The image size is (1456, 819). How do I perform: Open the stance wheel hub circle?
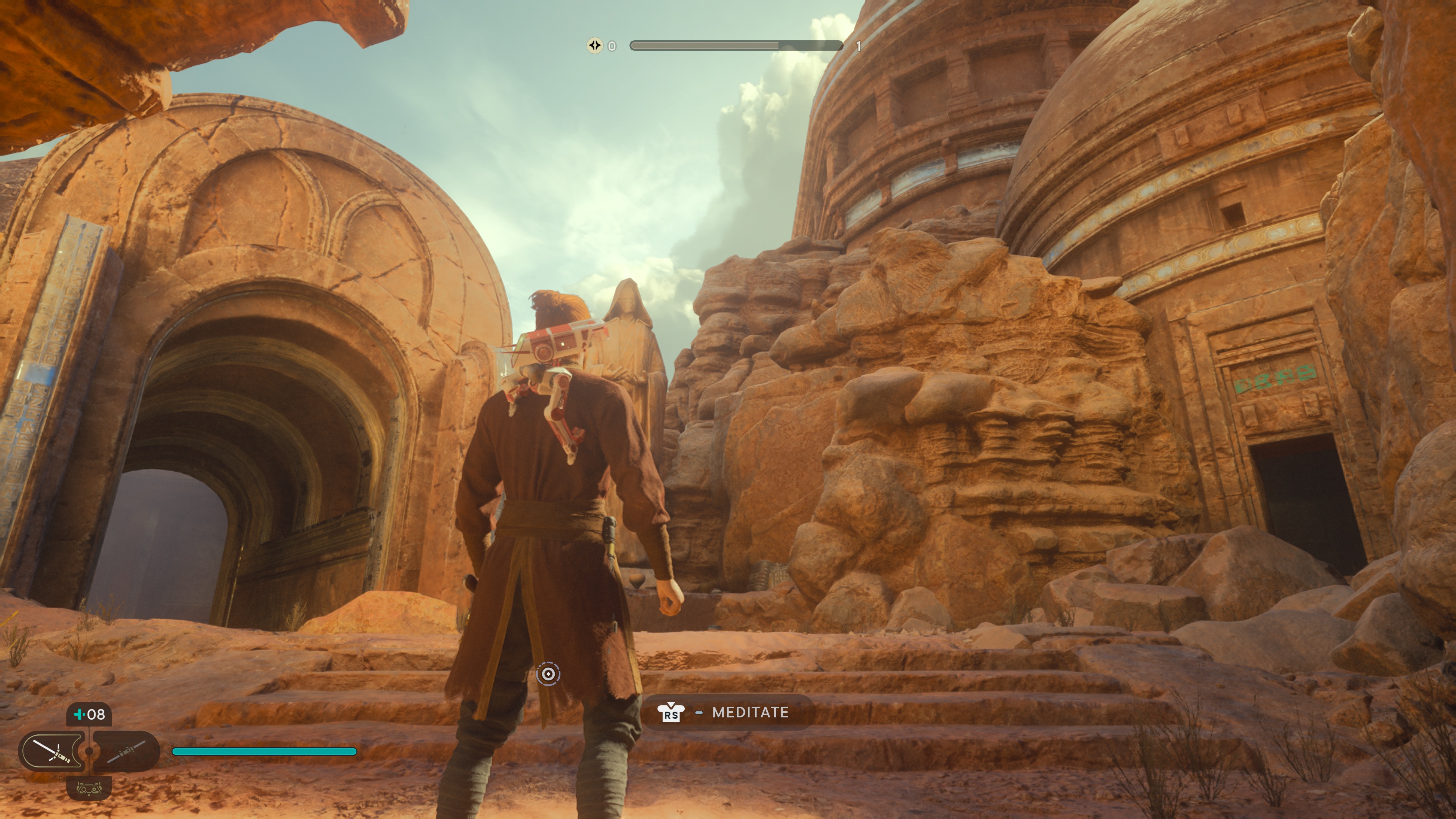coord(89,752)
